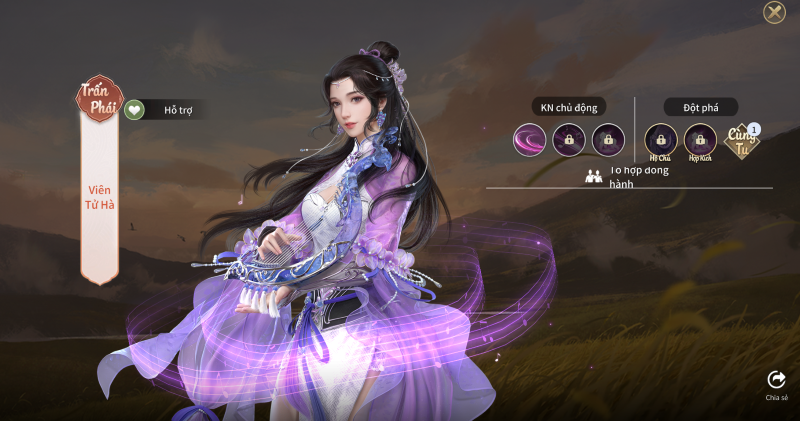Click the Viên Tử Hà name banner
The image size is (800, 421).
pyautogui.click(x=100, y=196)
